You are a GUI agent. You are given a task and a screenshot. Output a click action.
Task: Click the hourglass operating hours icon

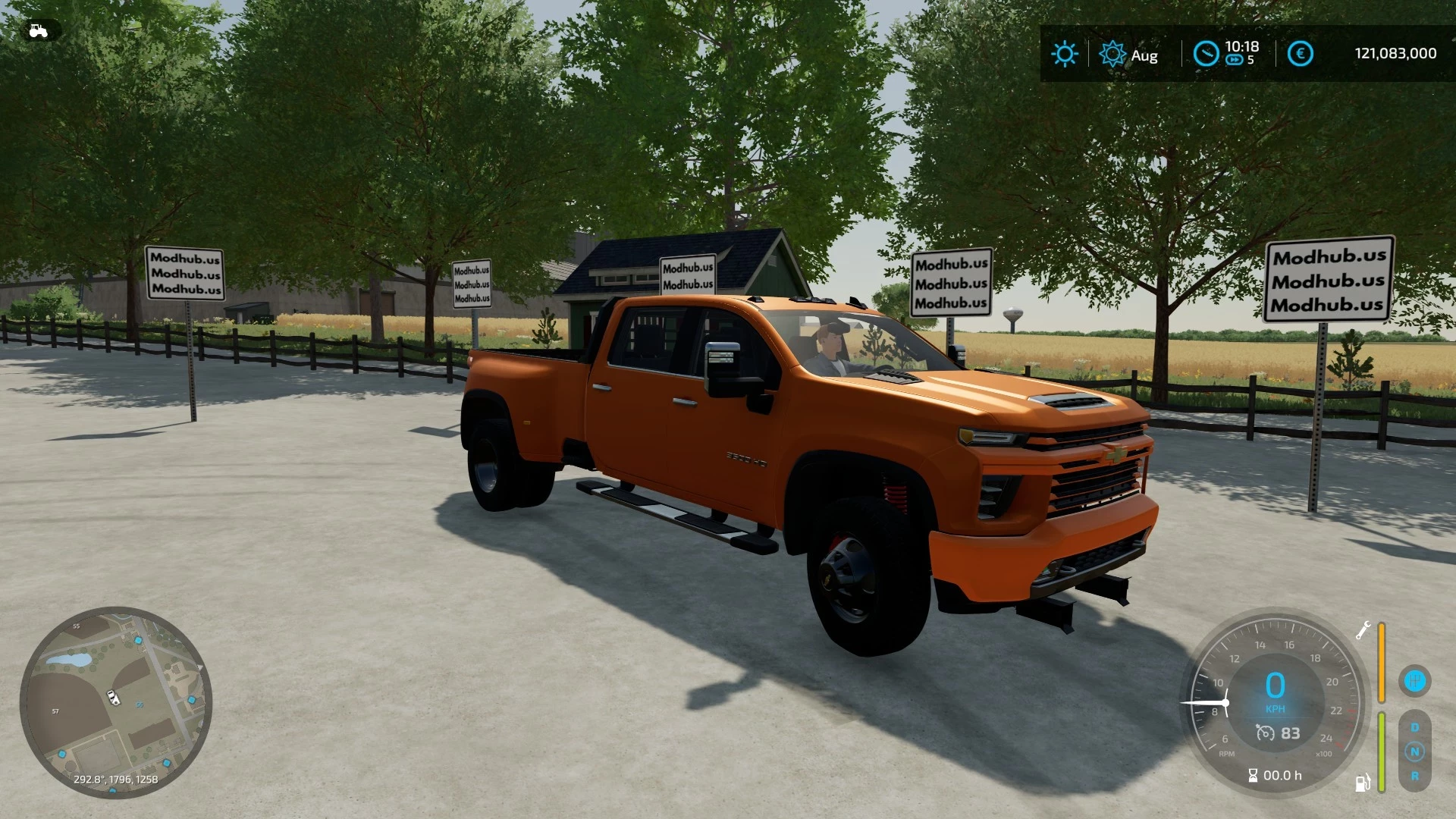[x=1253, y=776]
